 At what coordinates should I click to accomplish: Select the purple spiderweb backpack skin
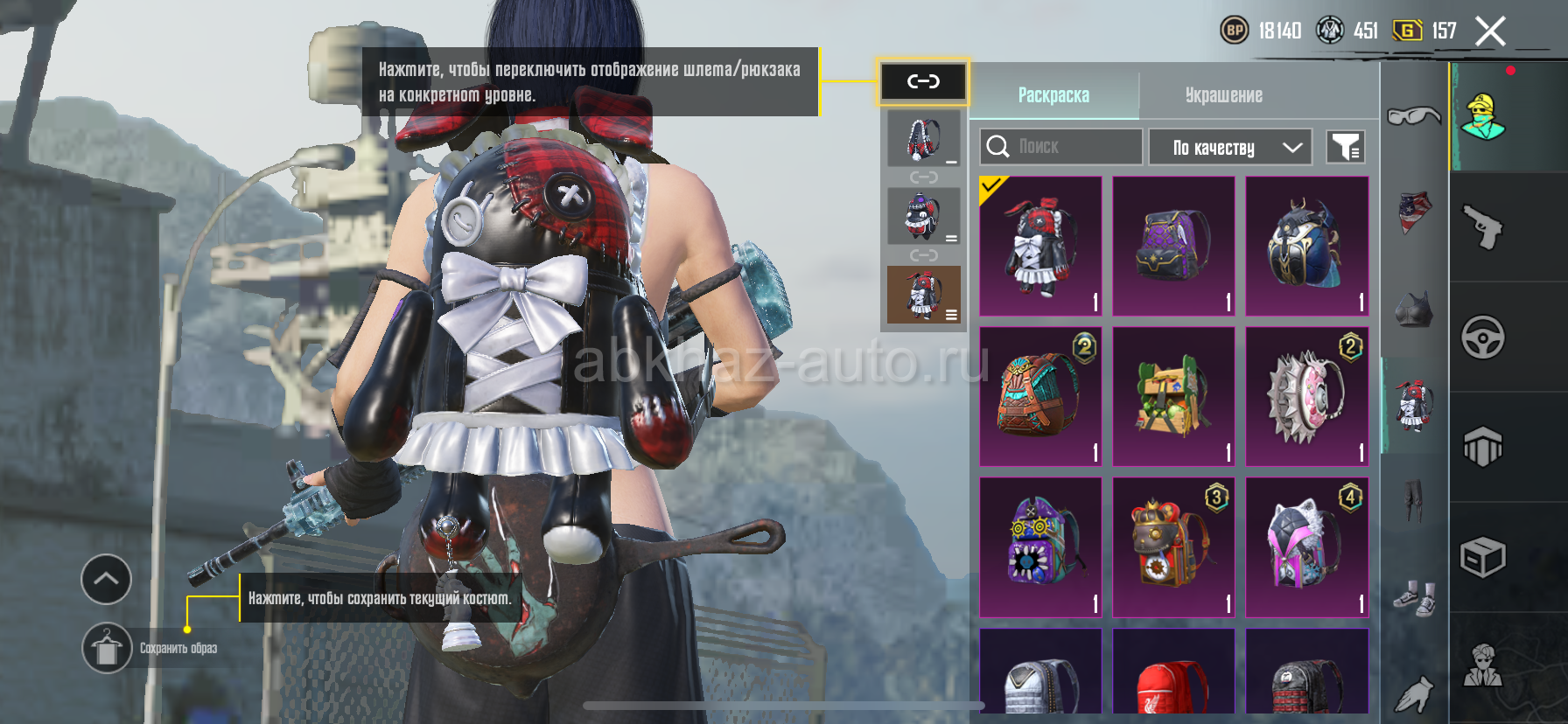tap(1173, 246)
